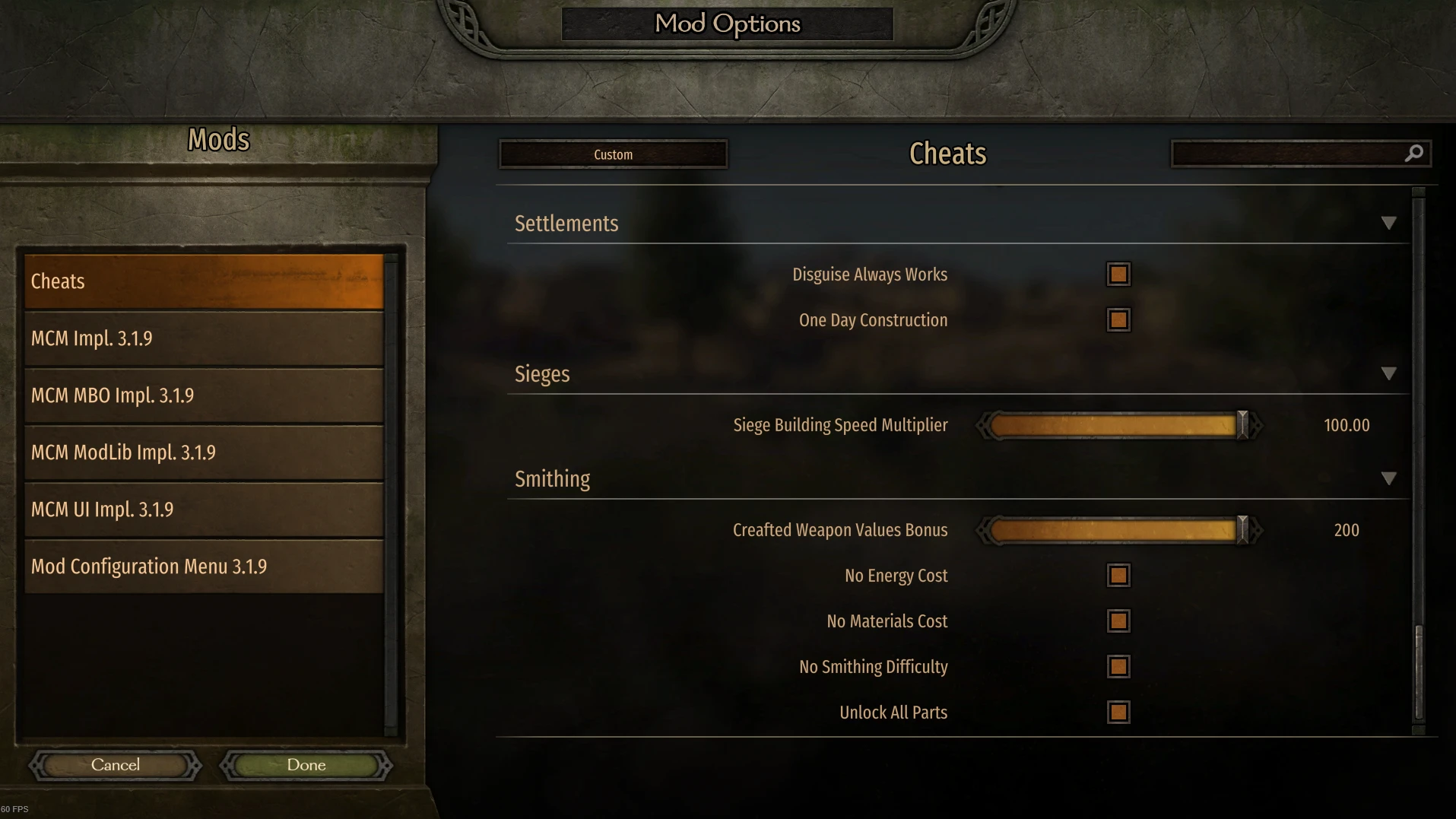
Task: Enable No Energy Cost
Action: click(x=1117, y=575)
